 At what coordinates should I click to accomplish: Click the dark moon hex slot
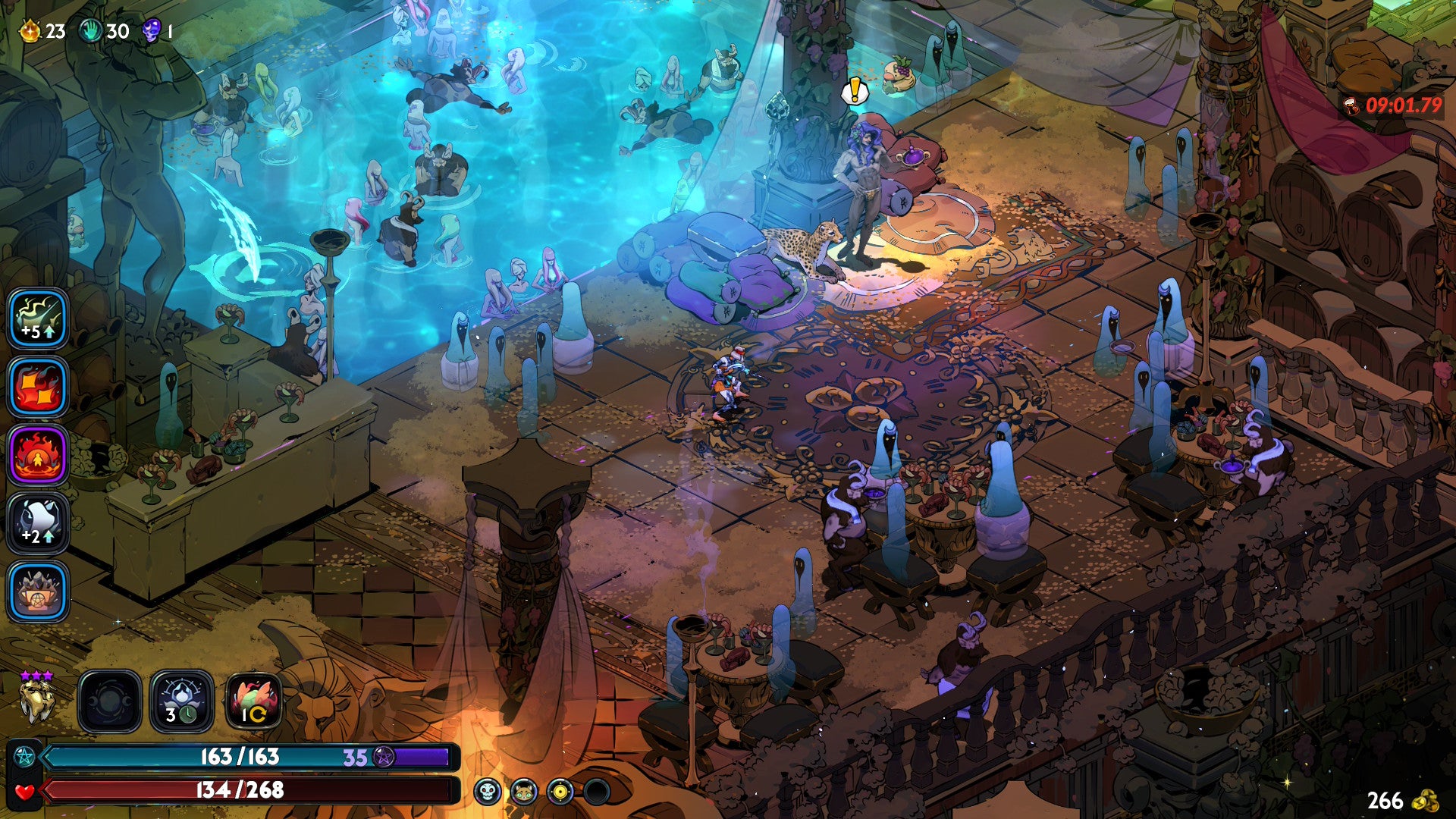(x=110, y=701)
